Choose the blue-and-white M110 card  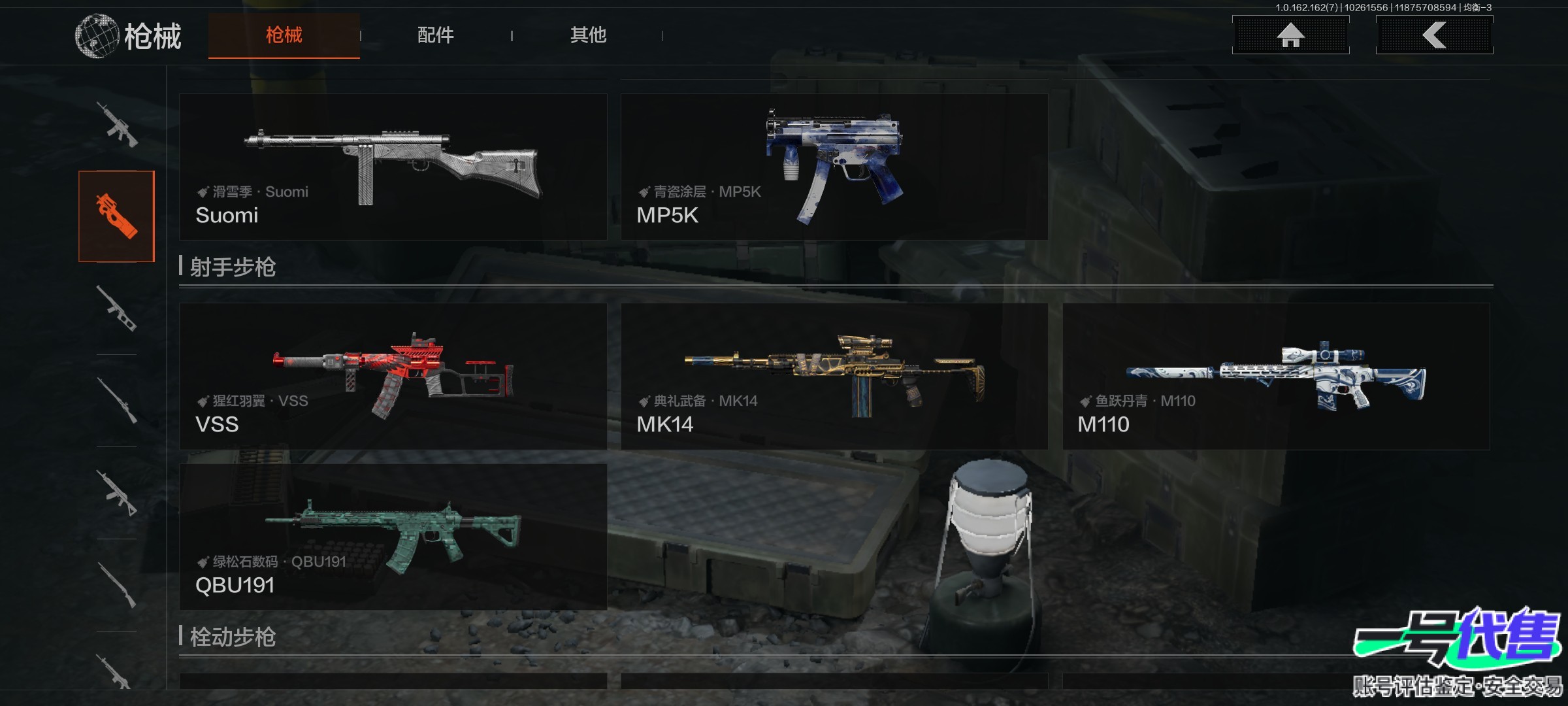coord(1276,376)
